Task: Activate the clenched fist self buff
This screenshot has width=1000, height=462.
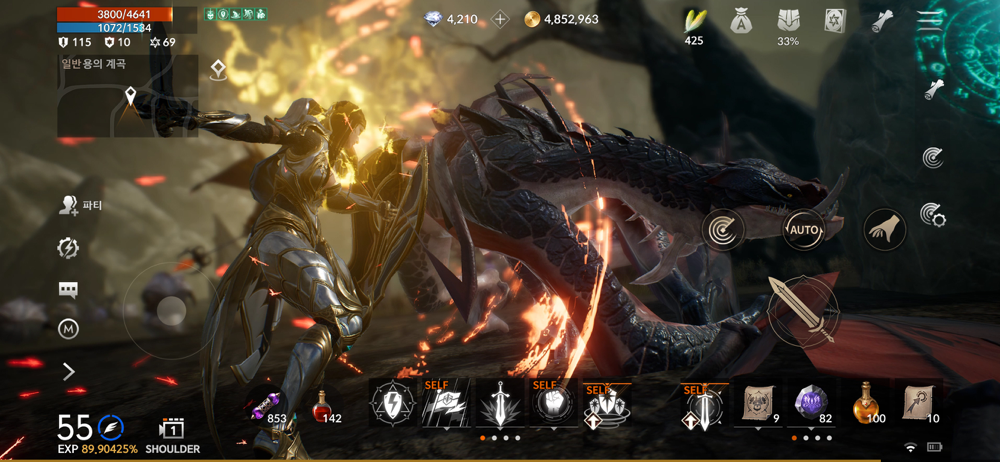Action: coord(553,404)
